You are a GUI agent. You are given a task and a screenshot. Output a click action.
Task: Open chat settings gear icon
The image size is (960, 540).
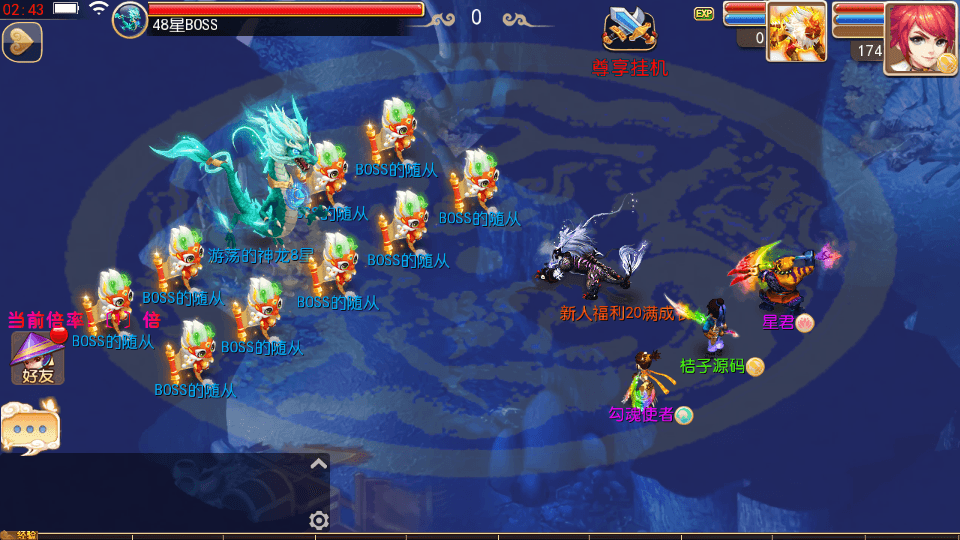click(x=319, y=520)
